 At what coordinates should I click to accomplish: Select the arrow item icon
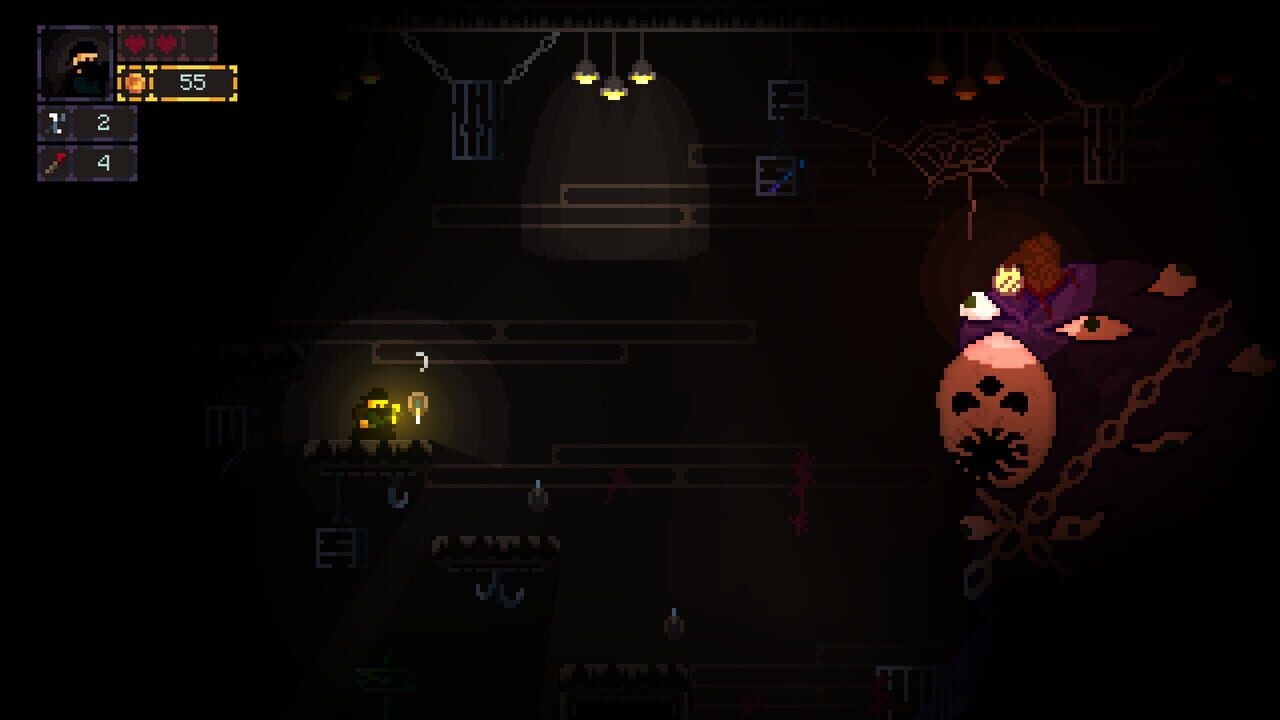54,161
